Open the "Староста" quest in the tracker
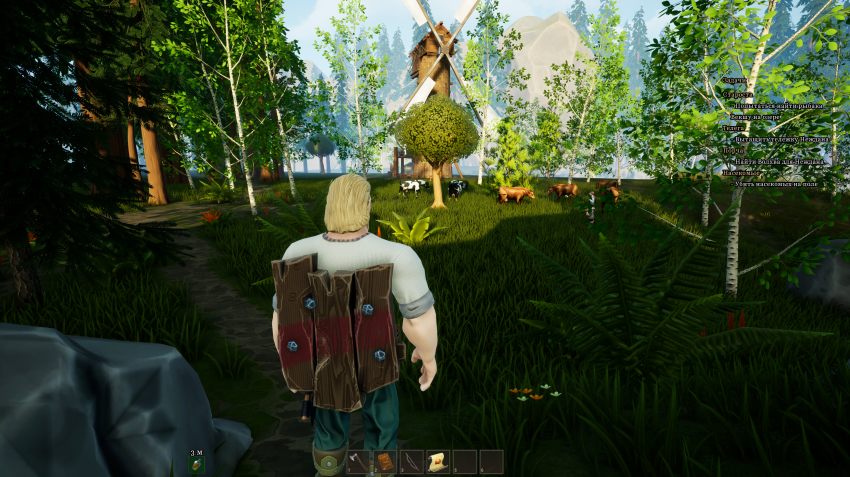 739,94
